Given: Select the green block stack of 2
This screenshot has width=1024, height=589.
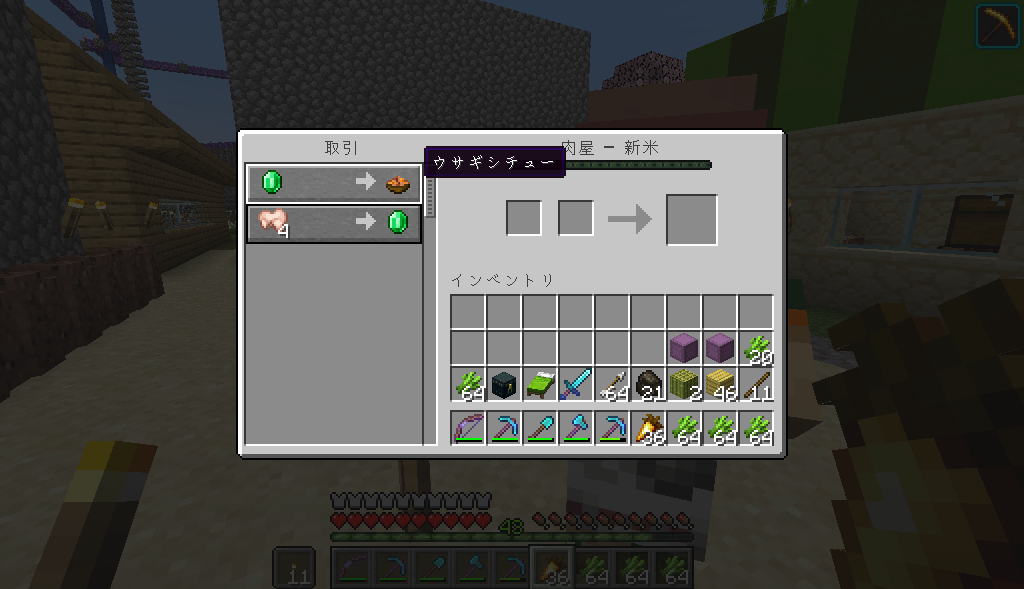Looking at the screenshot, I should pos(684,385).
